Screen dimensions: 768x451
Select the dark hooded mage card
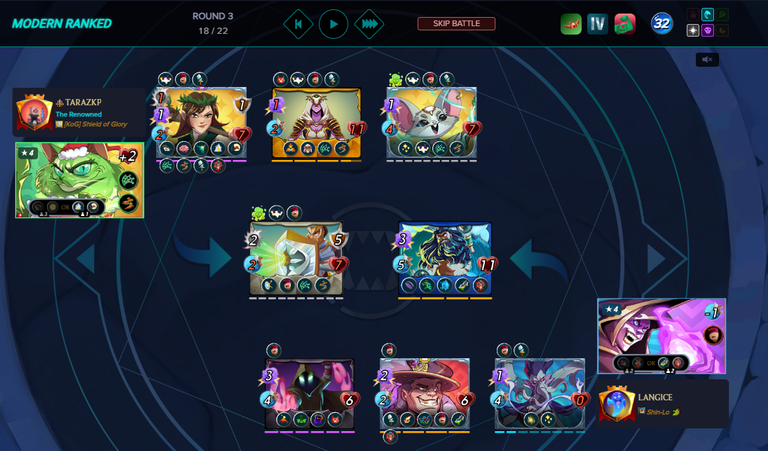309,393
